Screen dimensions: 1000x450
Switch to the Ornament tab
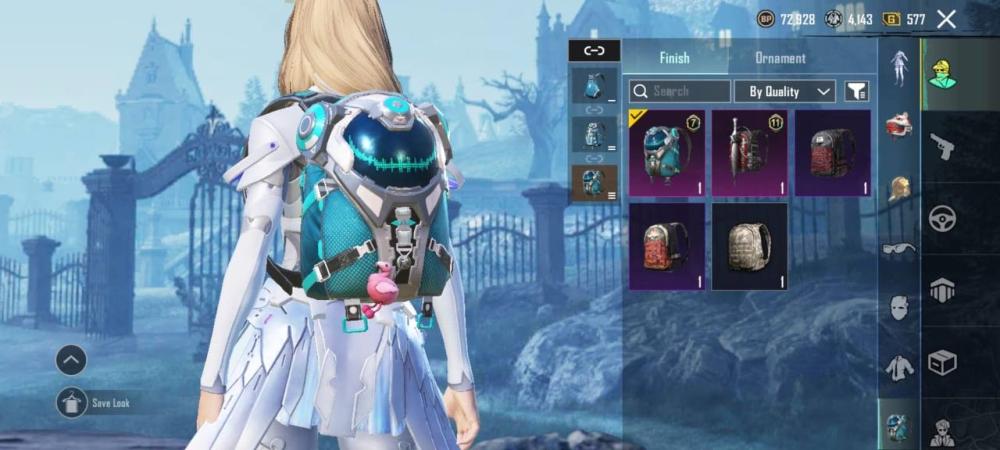pos(780,58)
